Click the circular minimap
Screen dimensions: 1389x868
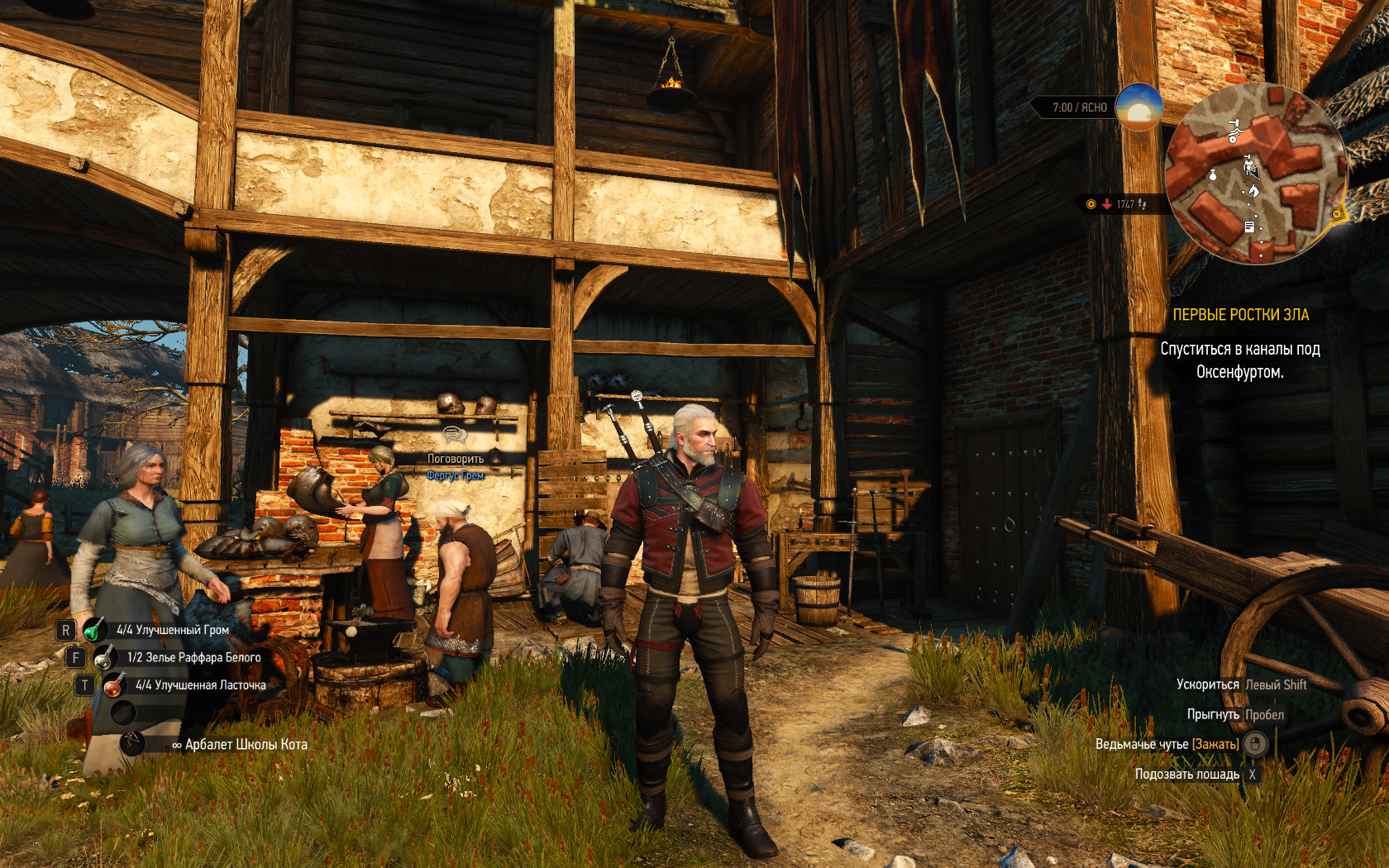coord(1255,174)
